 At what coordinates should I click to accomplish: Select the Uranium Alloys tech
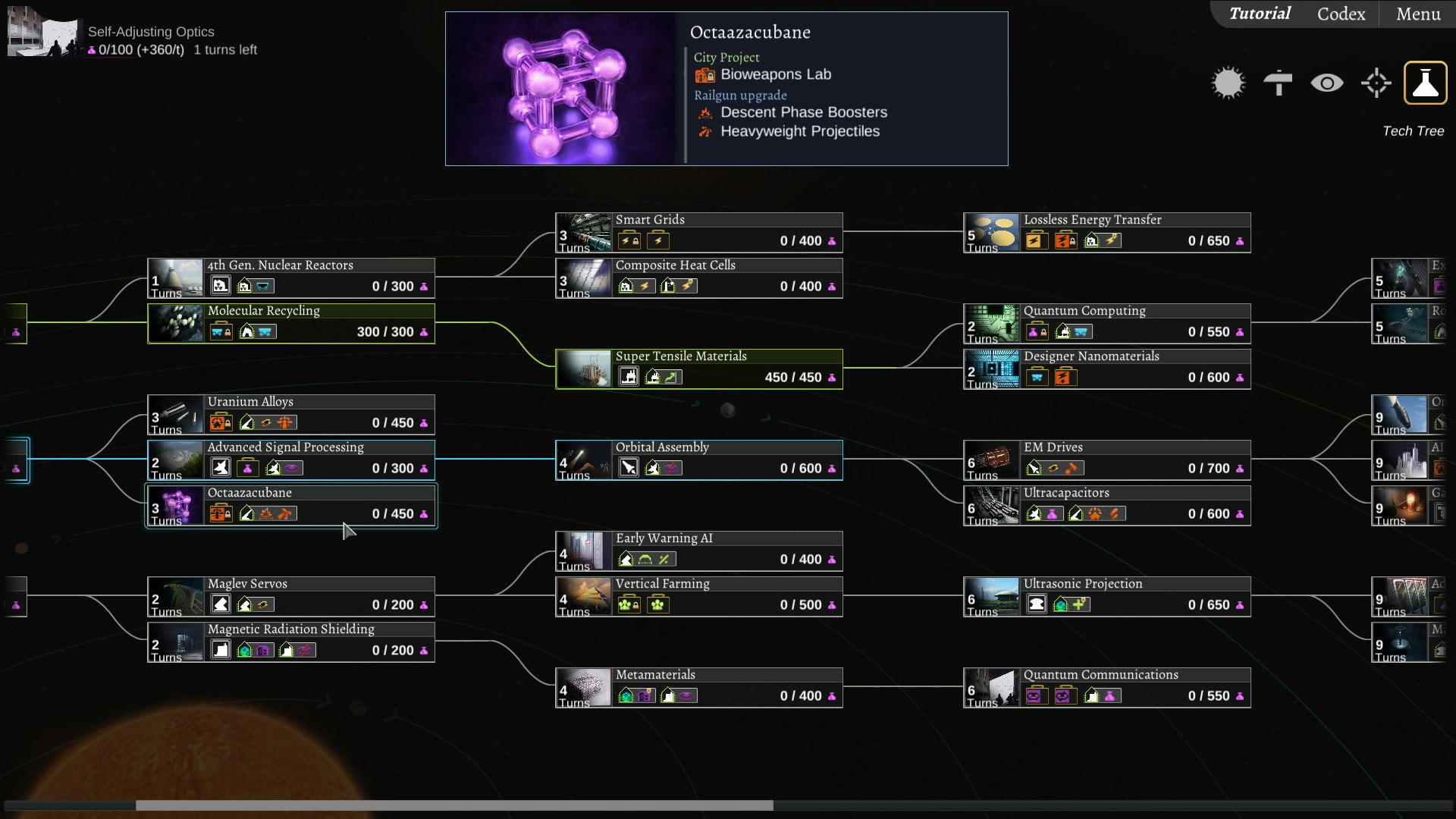click(x=291, y=414)
